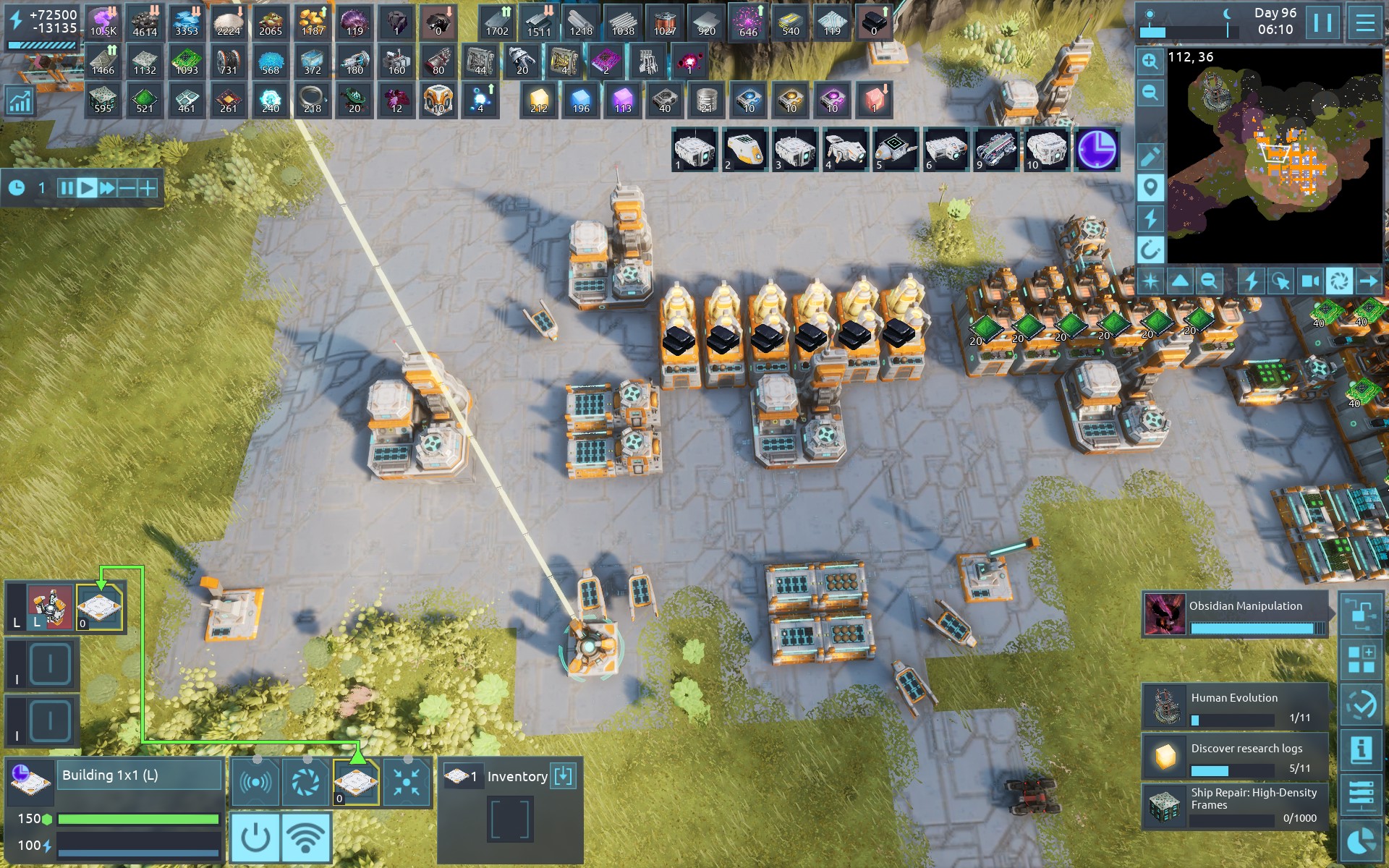Increase the game speed with the plus button
1389x868 pixels.
point(148,189)
